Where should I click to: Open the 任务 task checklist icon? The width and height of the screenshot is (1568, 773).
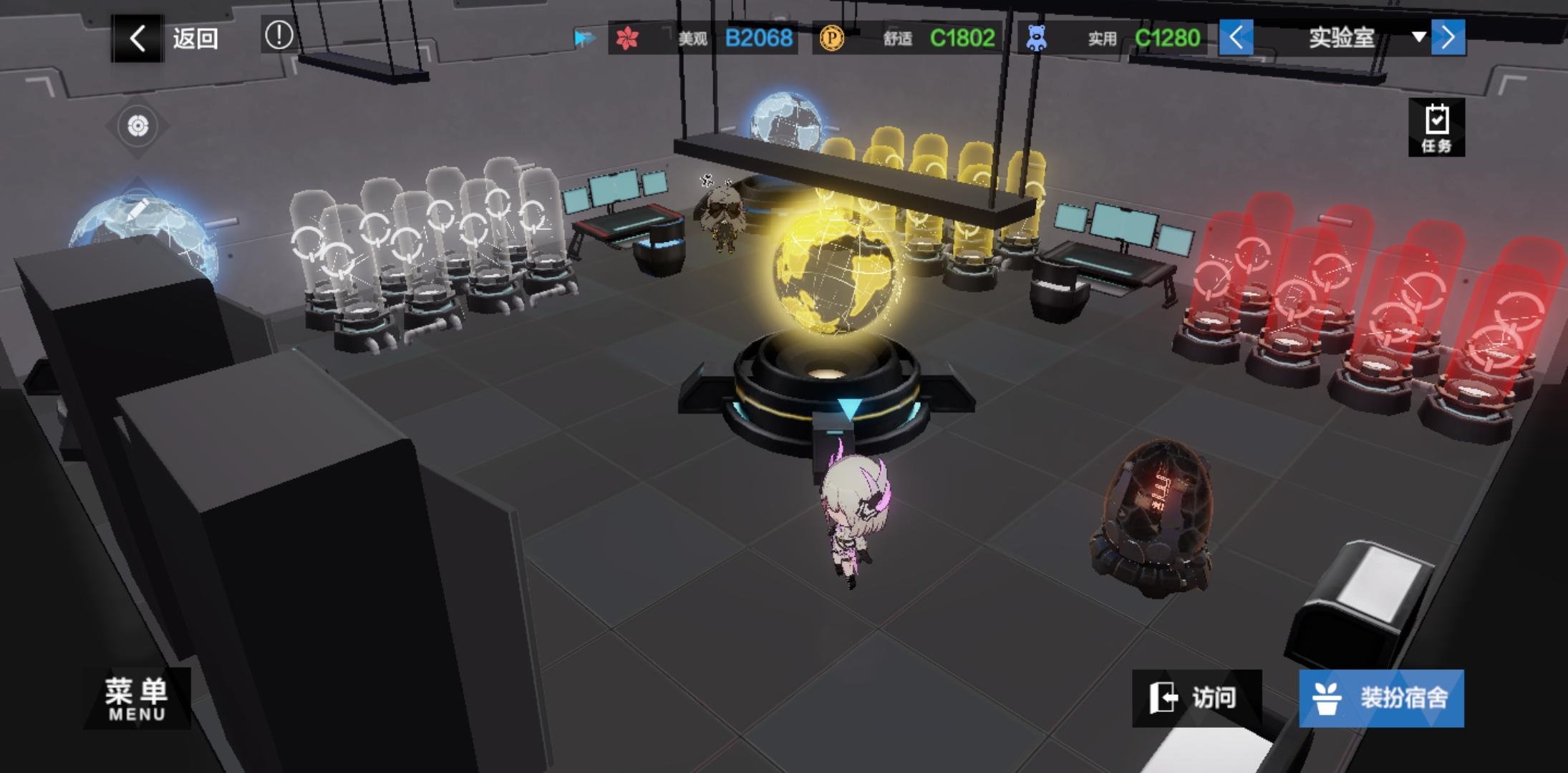1436,127
